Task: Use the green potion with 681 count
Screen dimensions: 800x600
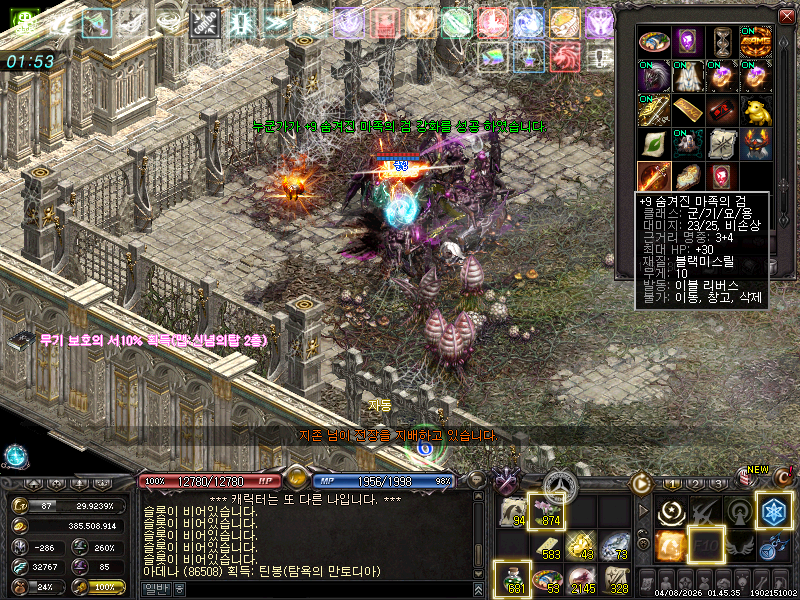Action: [x=514, y=578]
